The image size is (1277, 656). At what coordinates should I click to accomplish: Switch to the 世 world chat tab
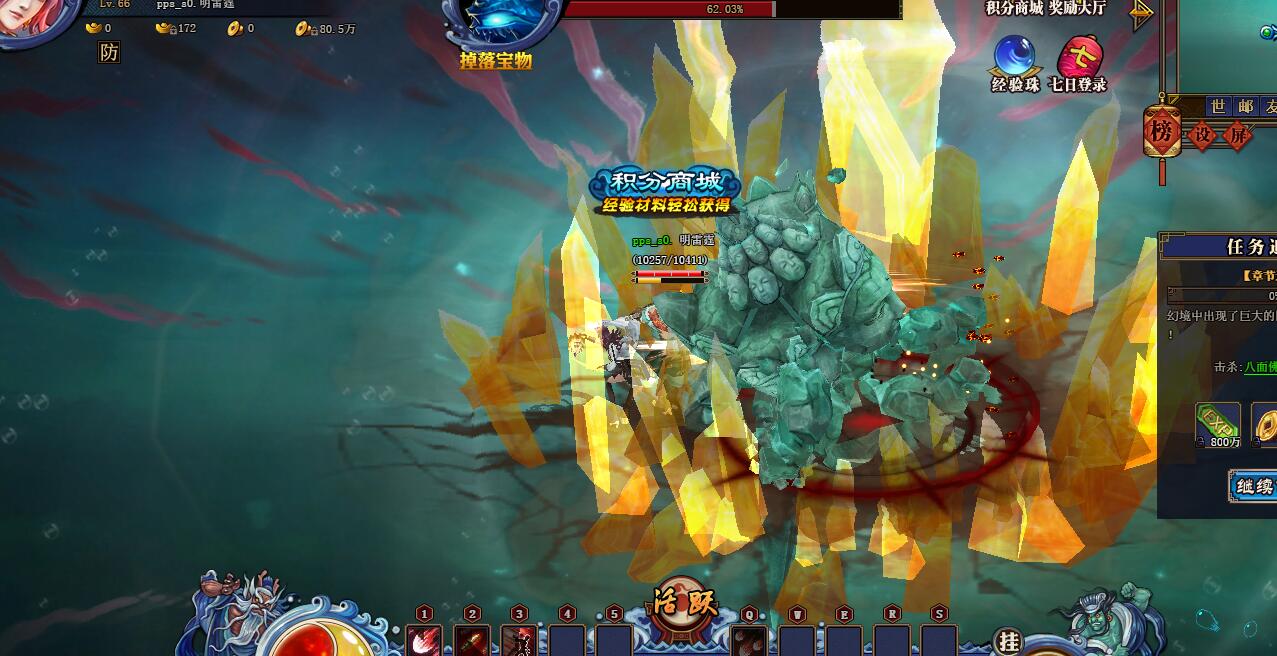[x=1218, y=106]
